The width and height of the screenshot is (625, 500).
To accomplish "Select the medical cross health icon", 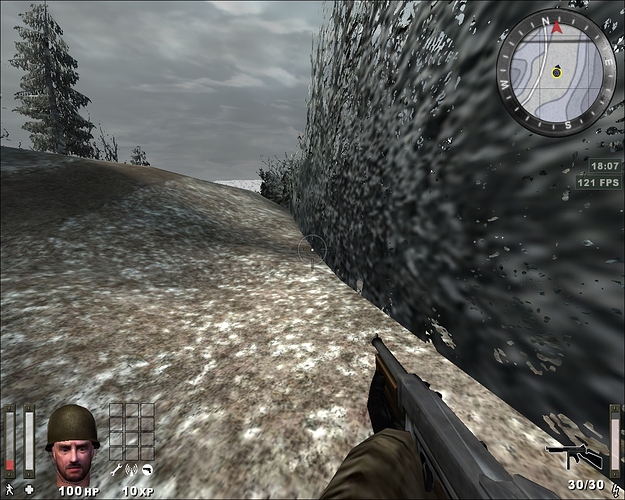I will [29, 489].
